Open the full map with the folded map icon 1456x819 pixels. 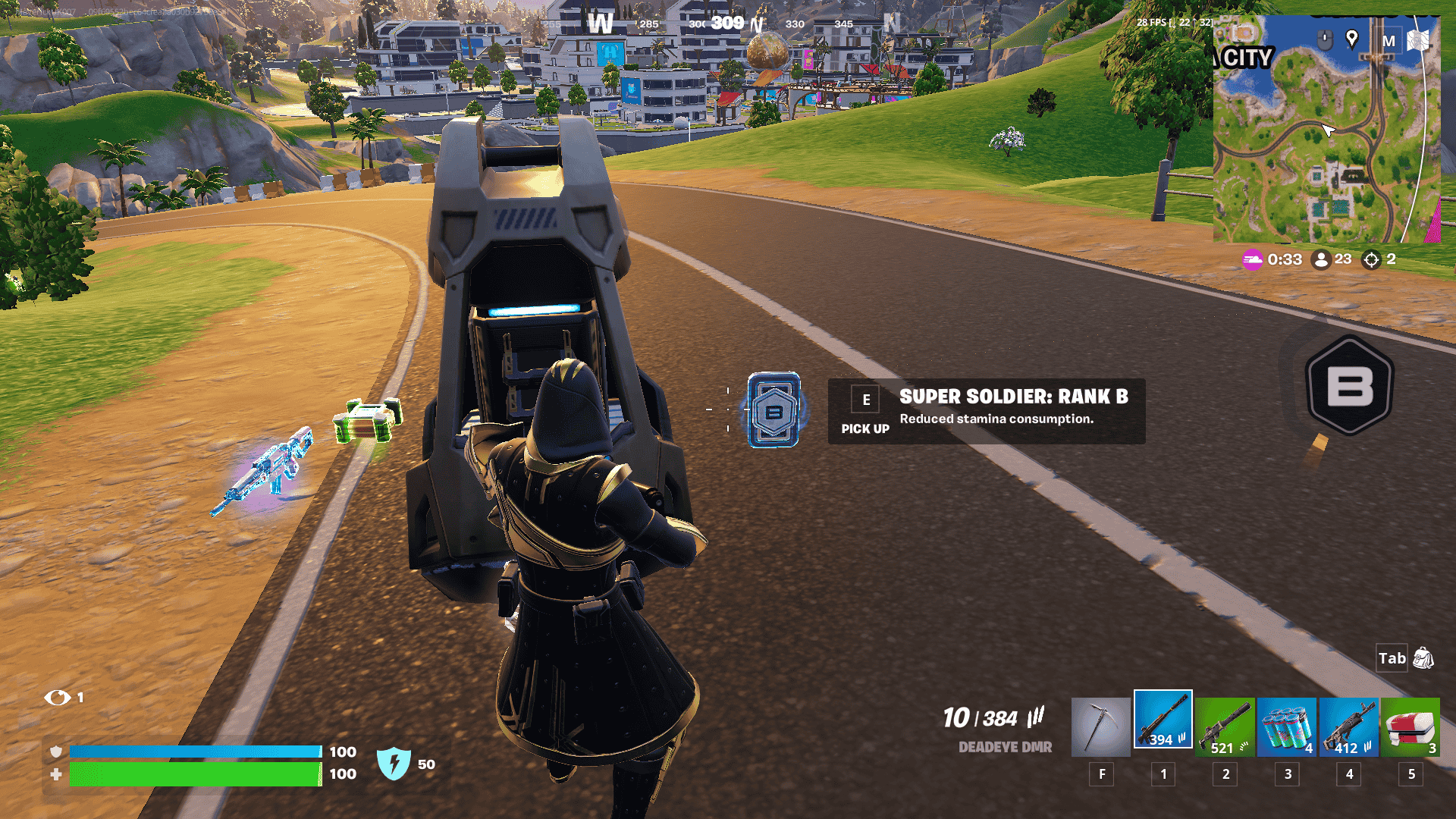click(1418, 40)
